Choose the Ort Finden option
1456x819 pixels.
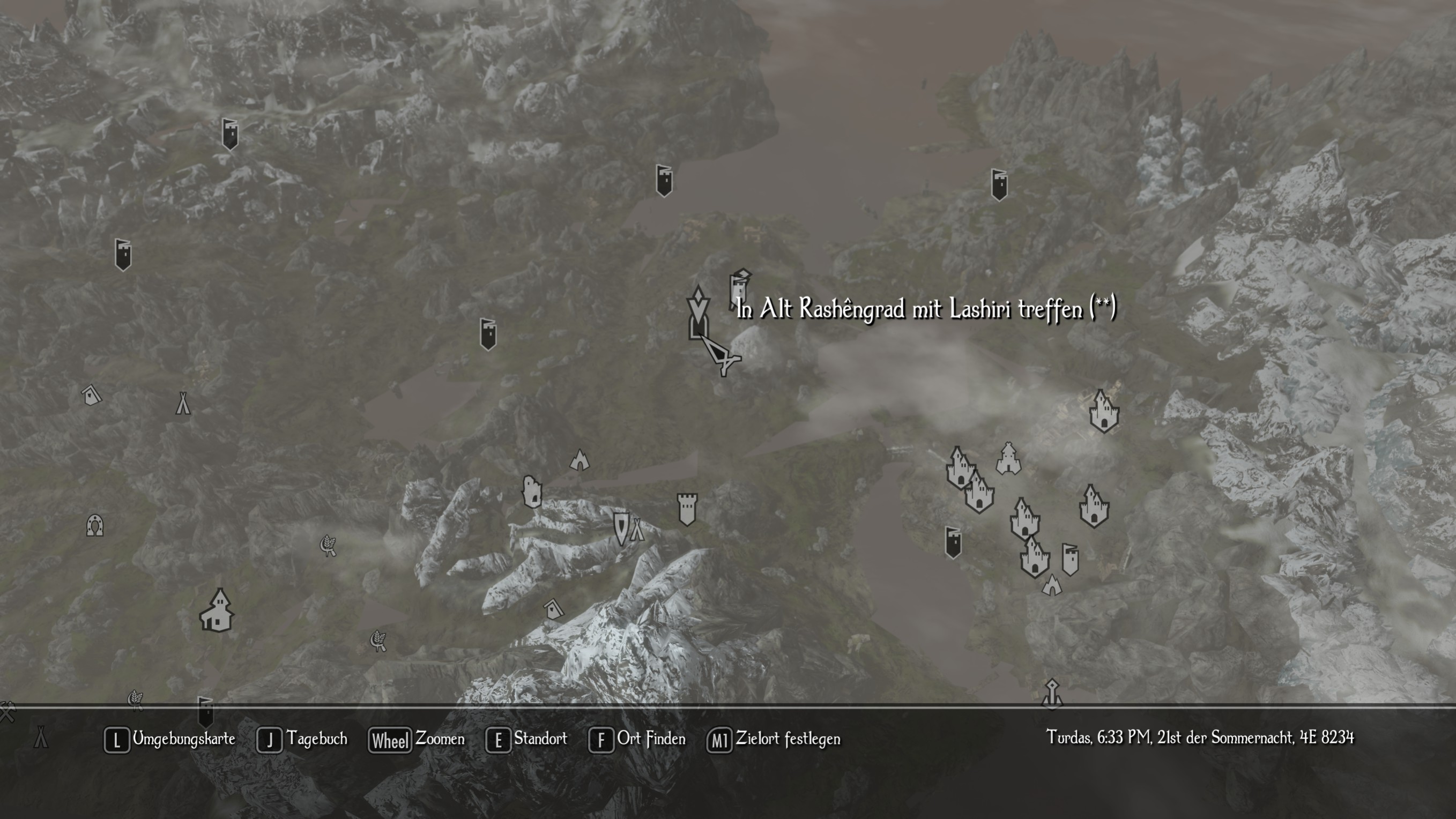pos(637,739)
